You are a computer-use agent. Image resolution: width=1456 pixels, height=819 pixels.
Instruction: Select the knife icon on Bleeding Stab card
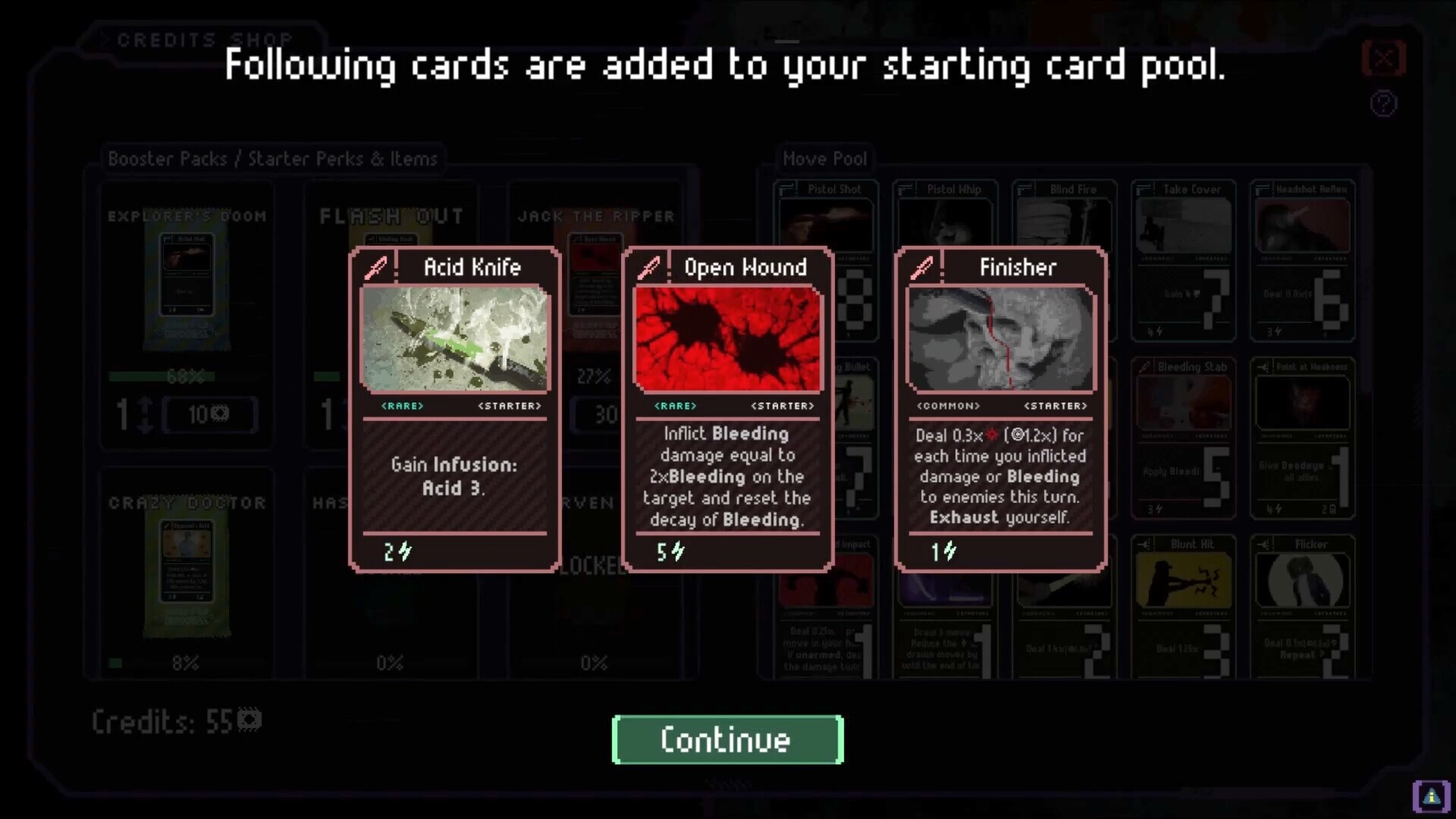click(x=1146, y=366)
